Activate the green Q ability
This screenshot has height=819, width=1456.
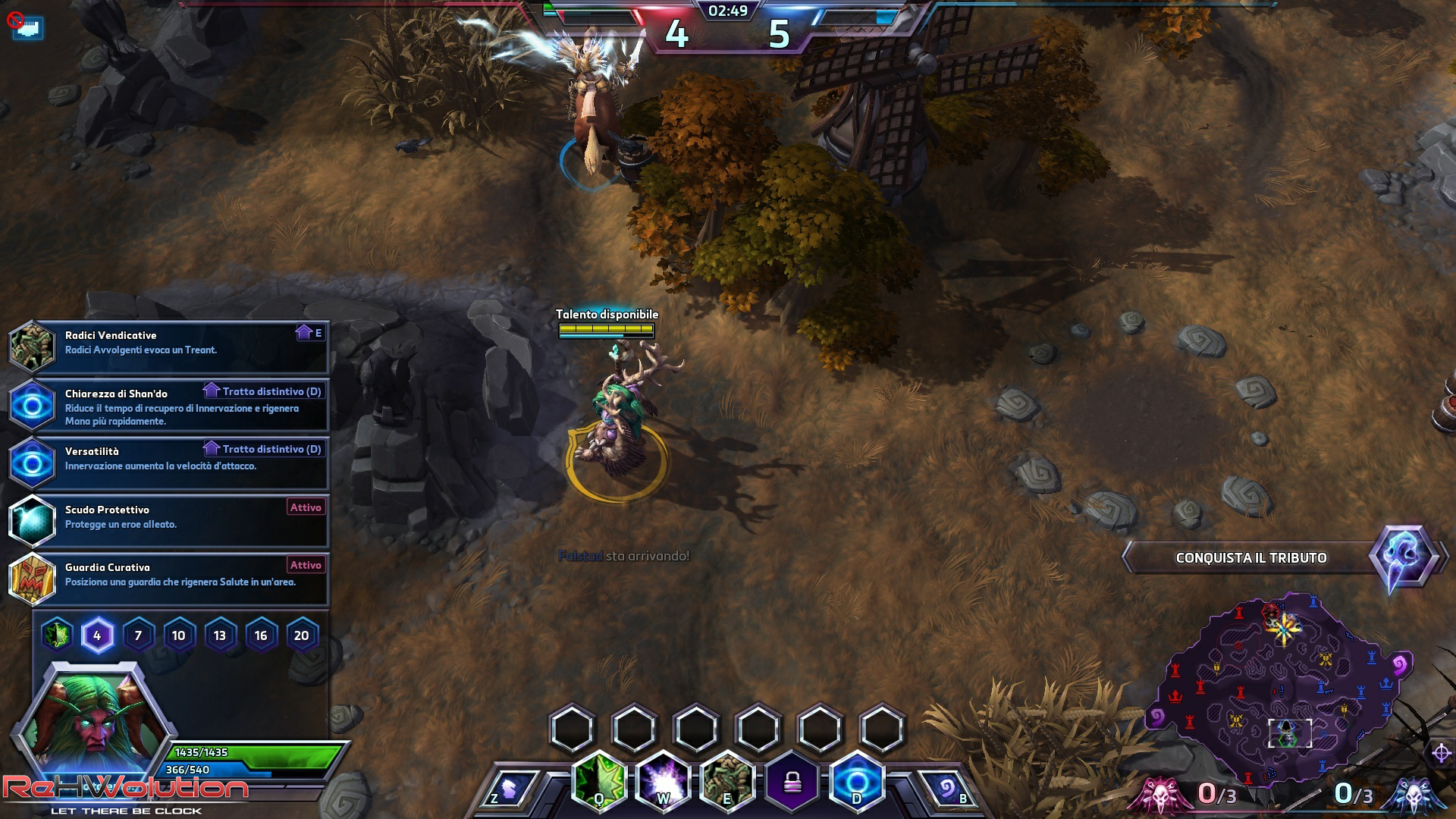(599, 781)
